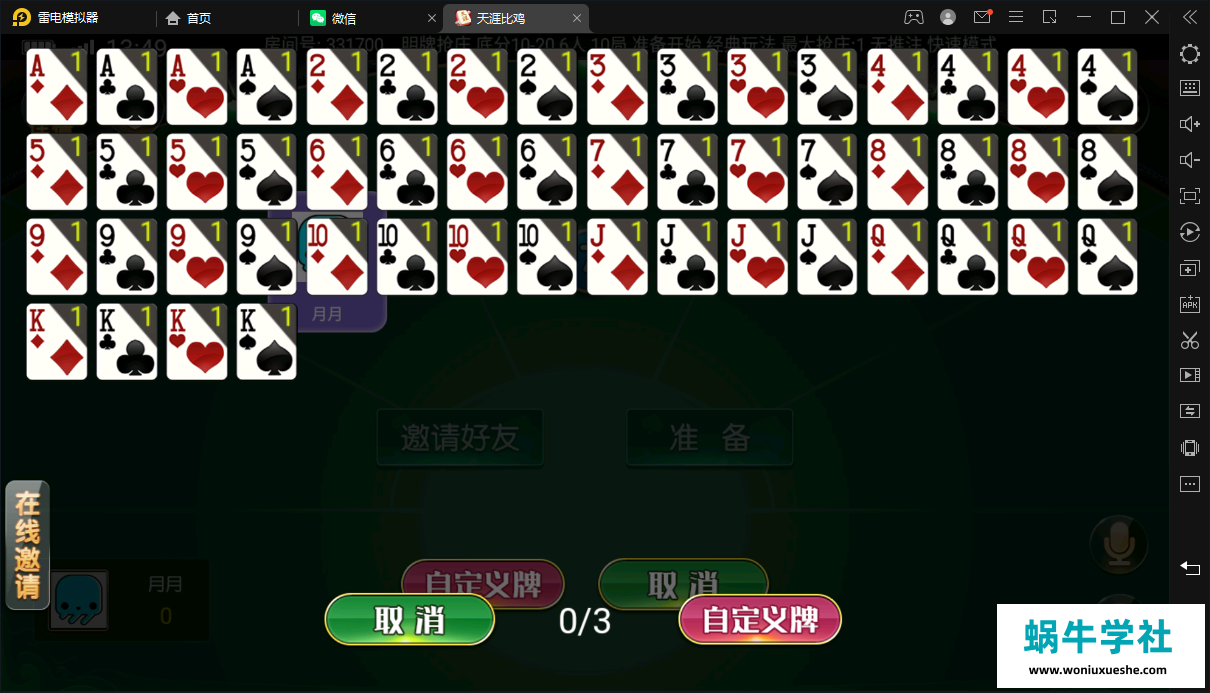Pick the Ace of spades card
The height and width of the screenshot is (693, 1210).
(x=267, y=87)
